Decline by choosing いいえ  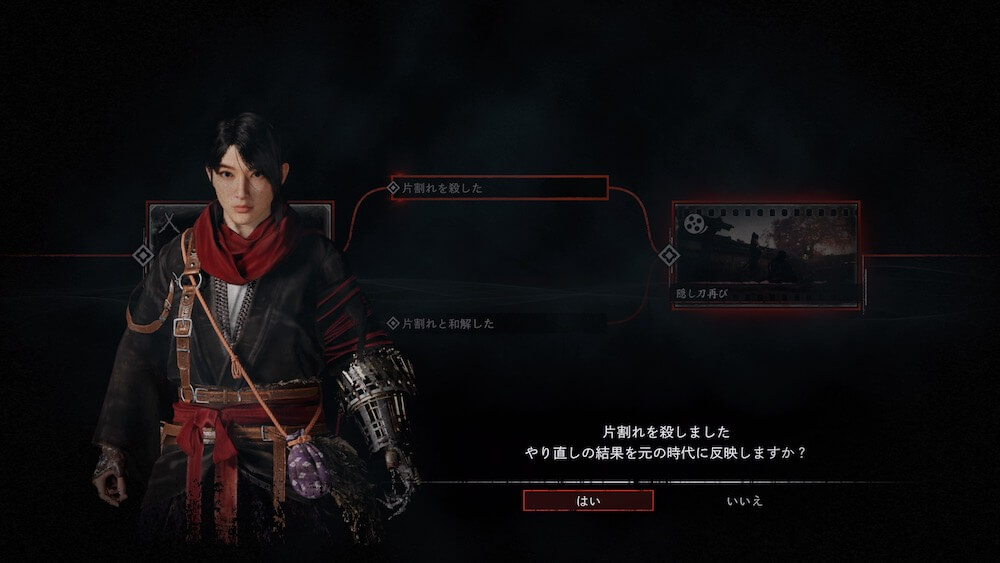pyautogui.click(x=744, y=500)
